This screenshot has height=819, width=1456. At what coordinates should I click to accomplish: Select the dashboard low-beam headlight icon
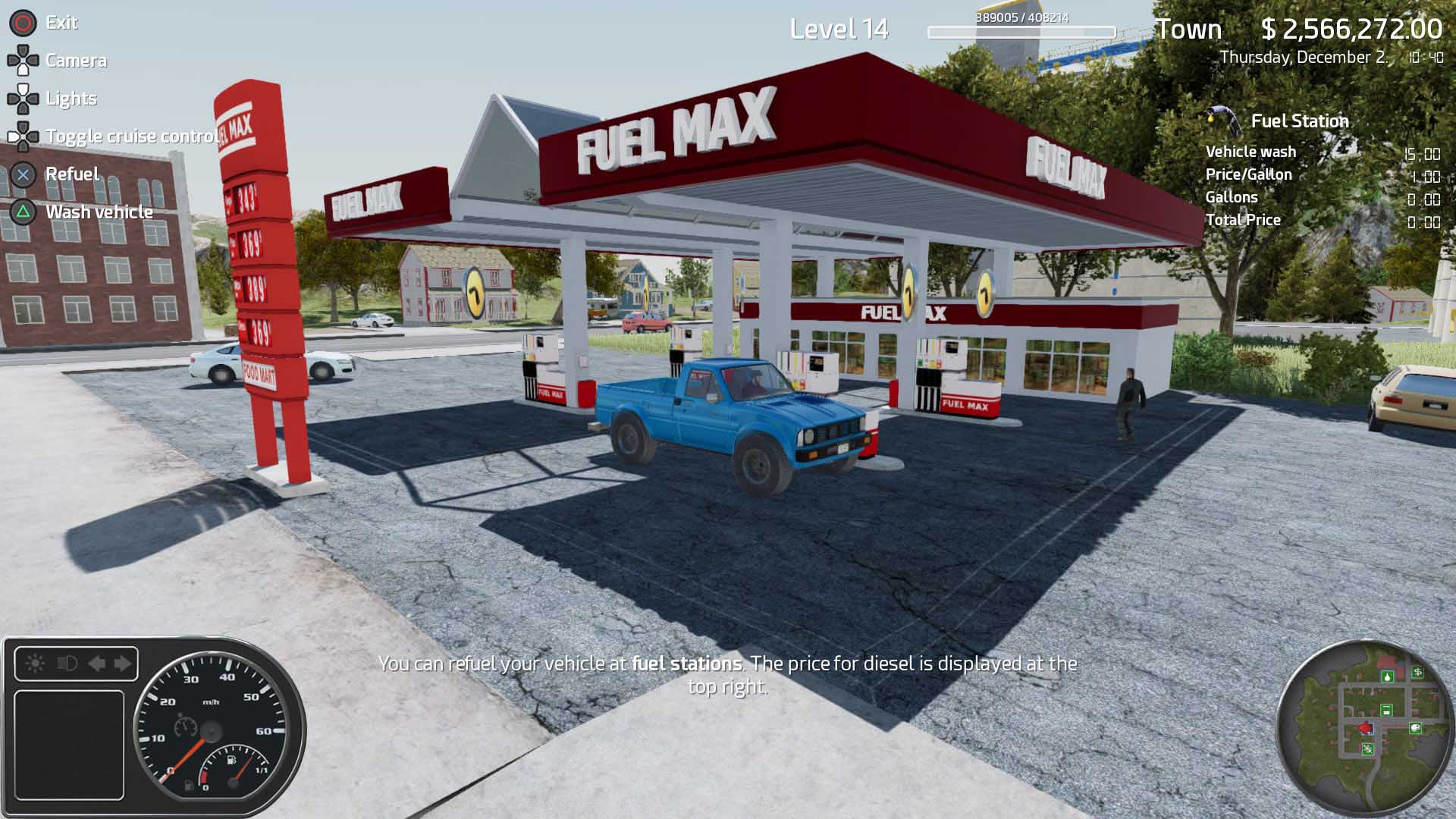[66, 664]
